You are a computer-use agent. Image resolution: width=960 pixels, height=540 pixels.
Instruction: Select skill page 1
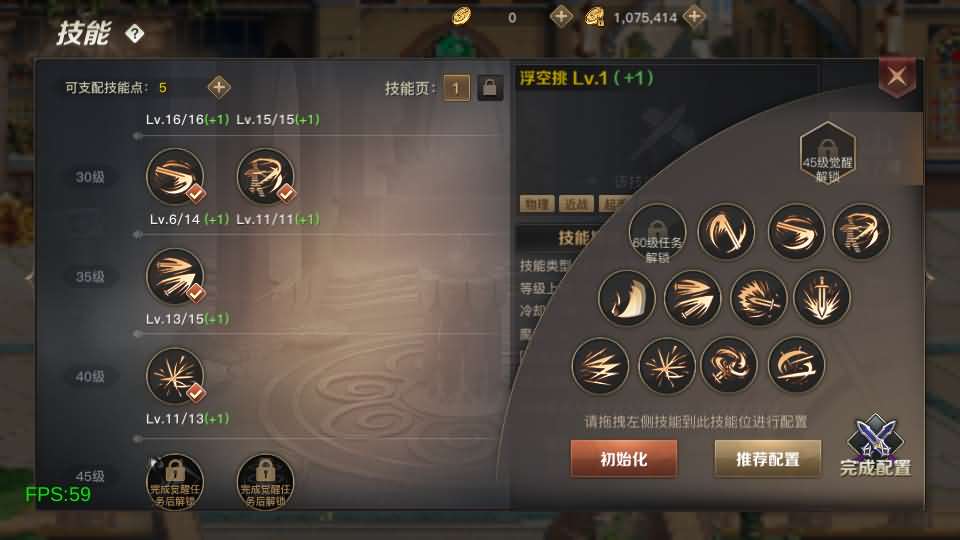click(457, 88)
